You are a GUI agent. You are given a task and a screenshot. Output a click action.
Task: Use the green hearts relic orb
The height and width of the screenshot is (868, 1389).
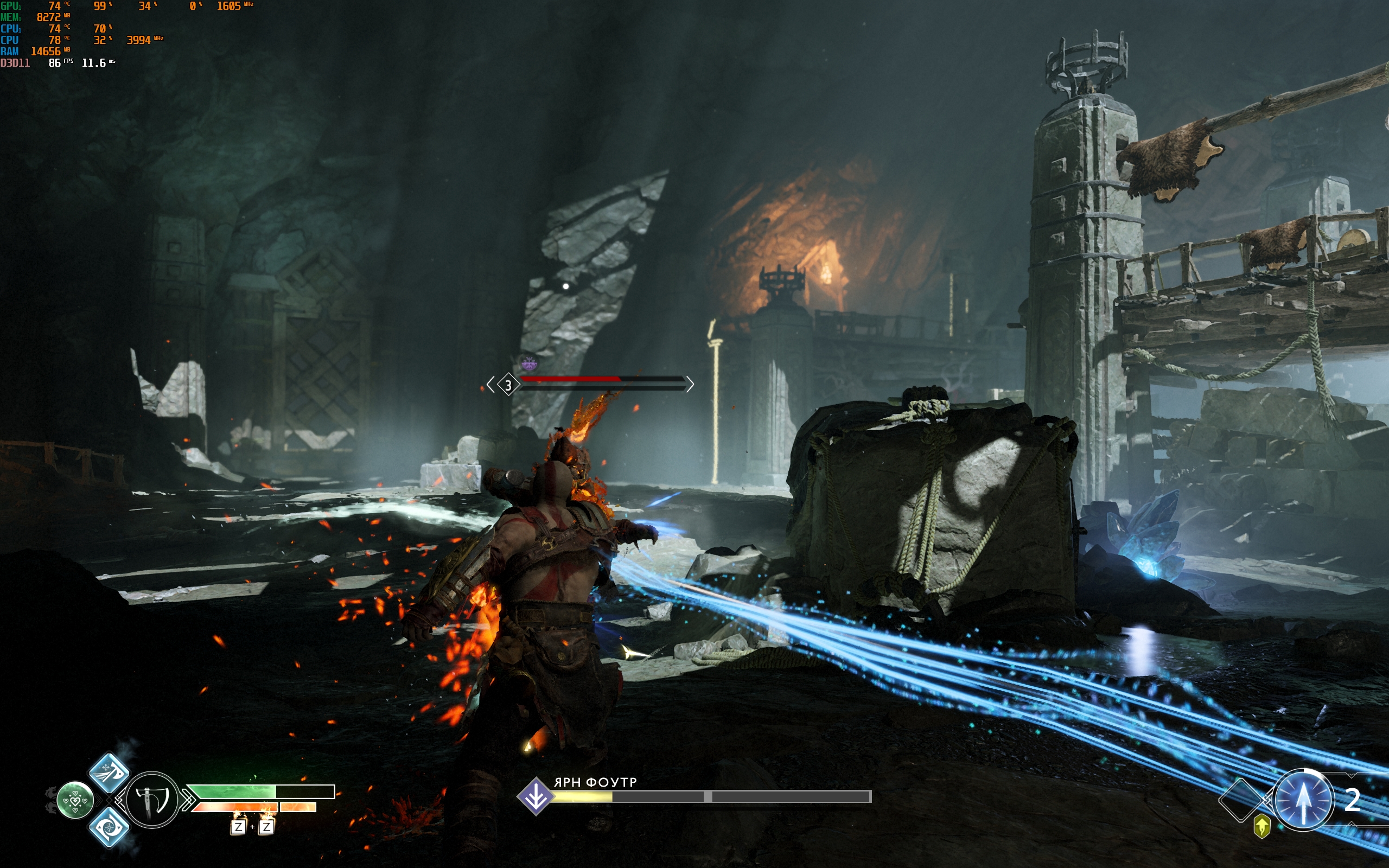(x=75, y=800)
